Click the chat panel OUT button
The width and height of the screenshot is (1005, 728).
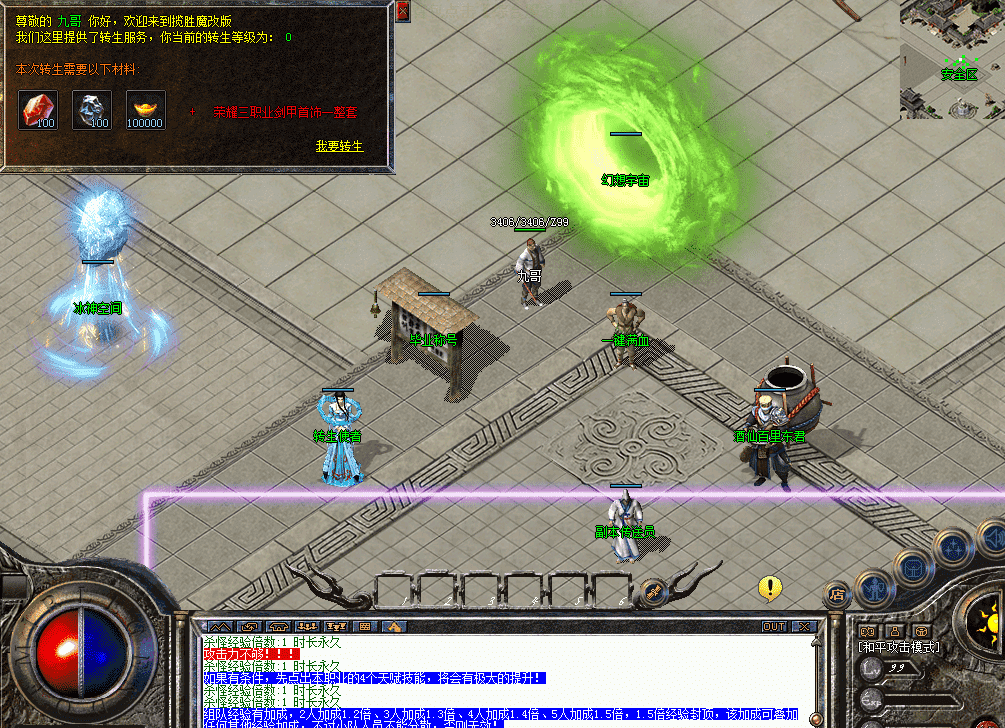pyautogui.click(x=774, y=627)
